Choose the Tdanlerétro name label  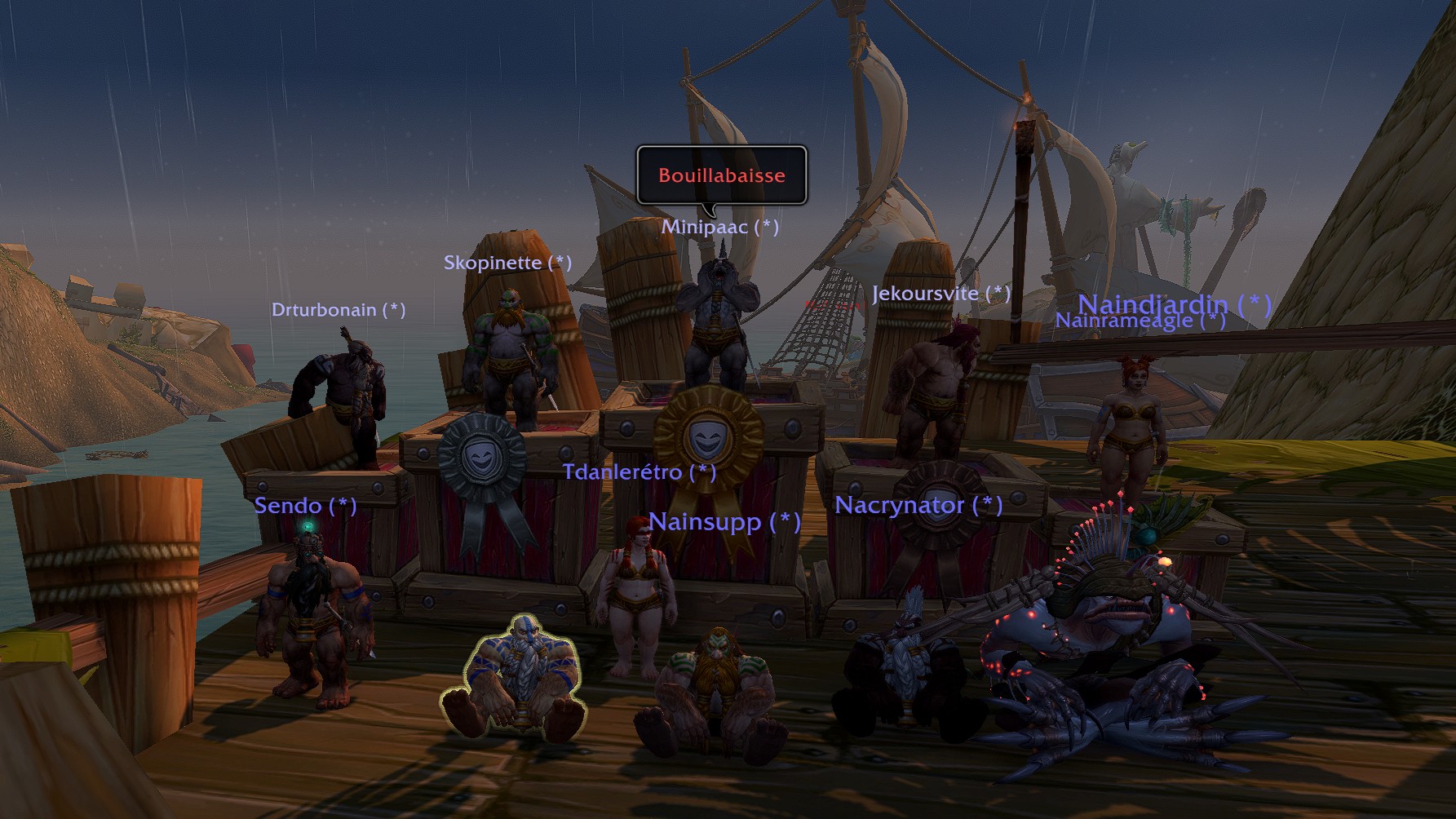tap(639, 472)
